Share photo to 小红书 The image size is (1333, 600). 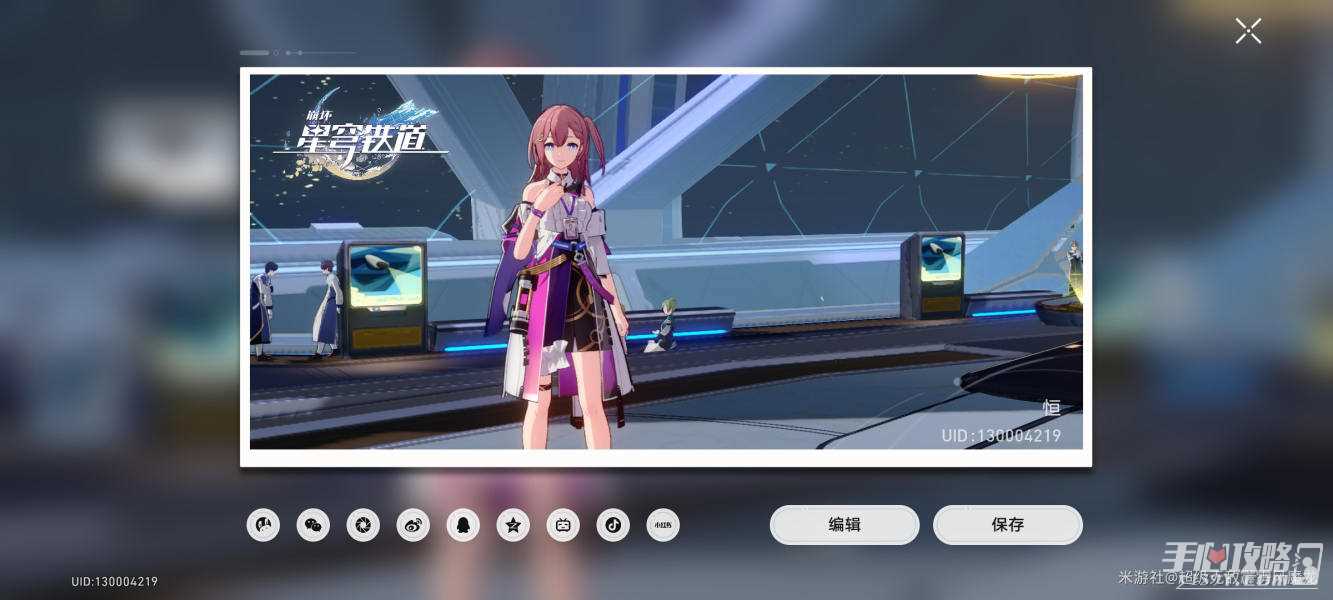663,525
